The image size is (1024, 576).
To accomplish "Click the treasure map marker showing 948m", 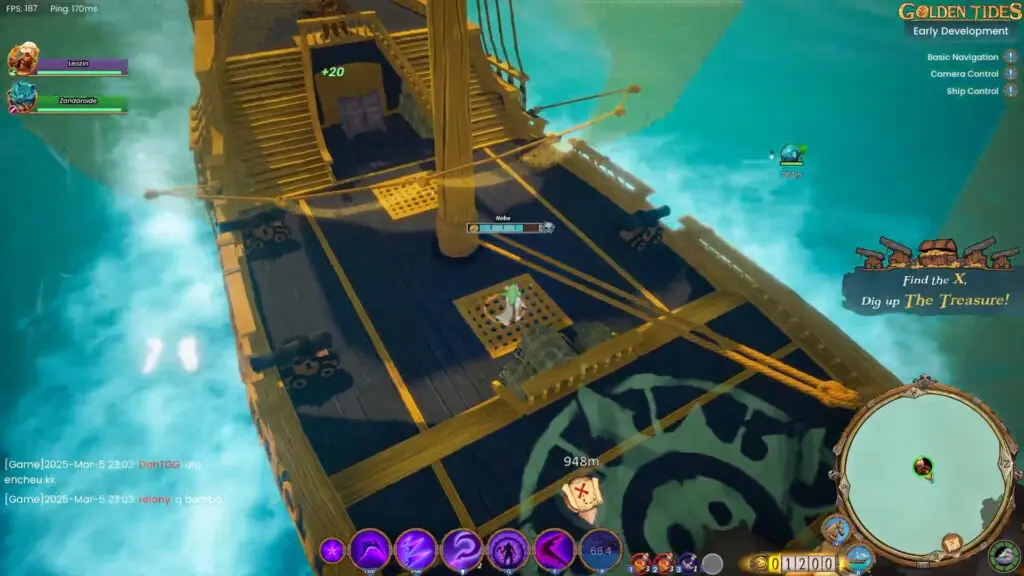I will tap(580, 492).
